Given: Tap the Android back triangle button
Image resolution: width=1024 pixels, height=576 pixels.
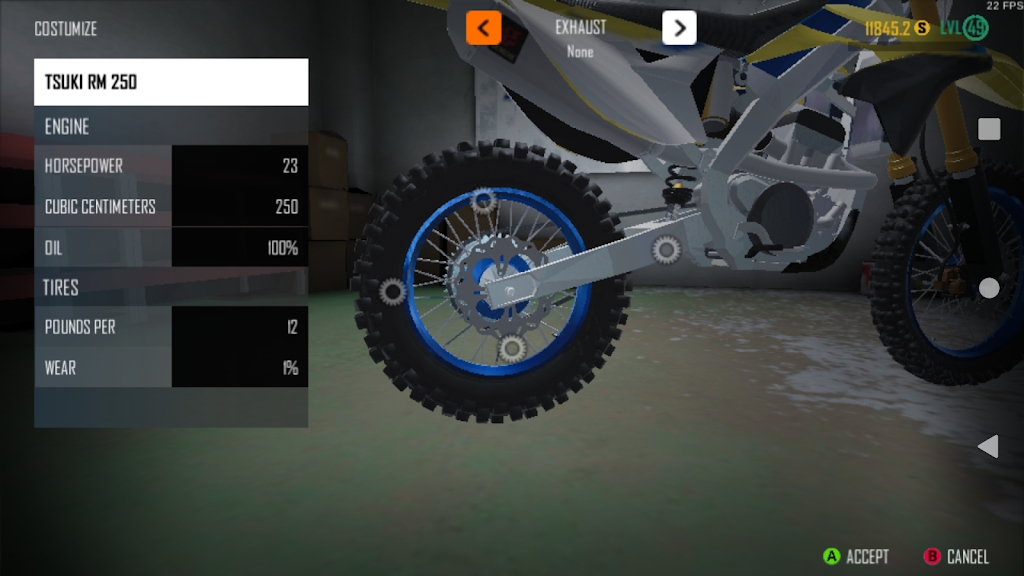Looking at the screenshot, I should pyautogui.click(x=988, y=446).
